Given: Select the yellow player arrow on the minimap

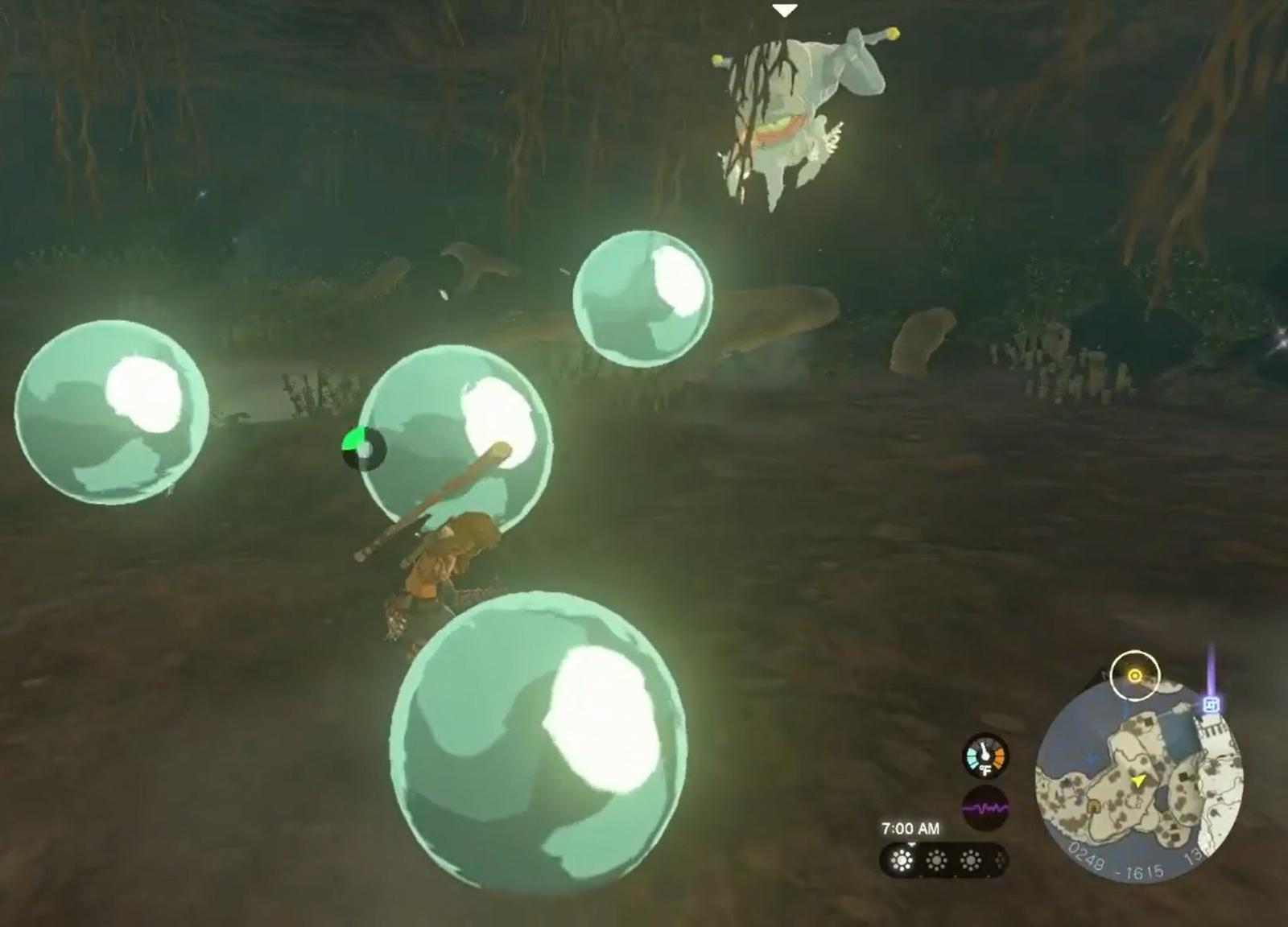Looking at the screenshot, I should pos(1137,781).
